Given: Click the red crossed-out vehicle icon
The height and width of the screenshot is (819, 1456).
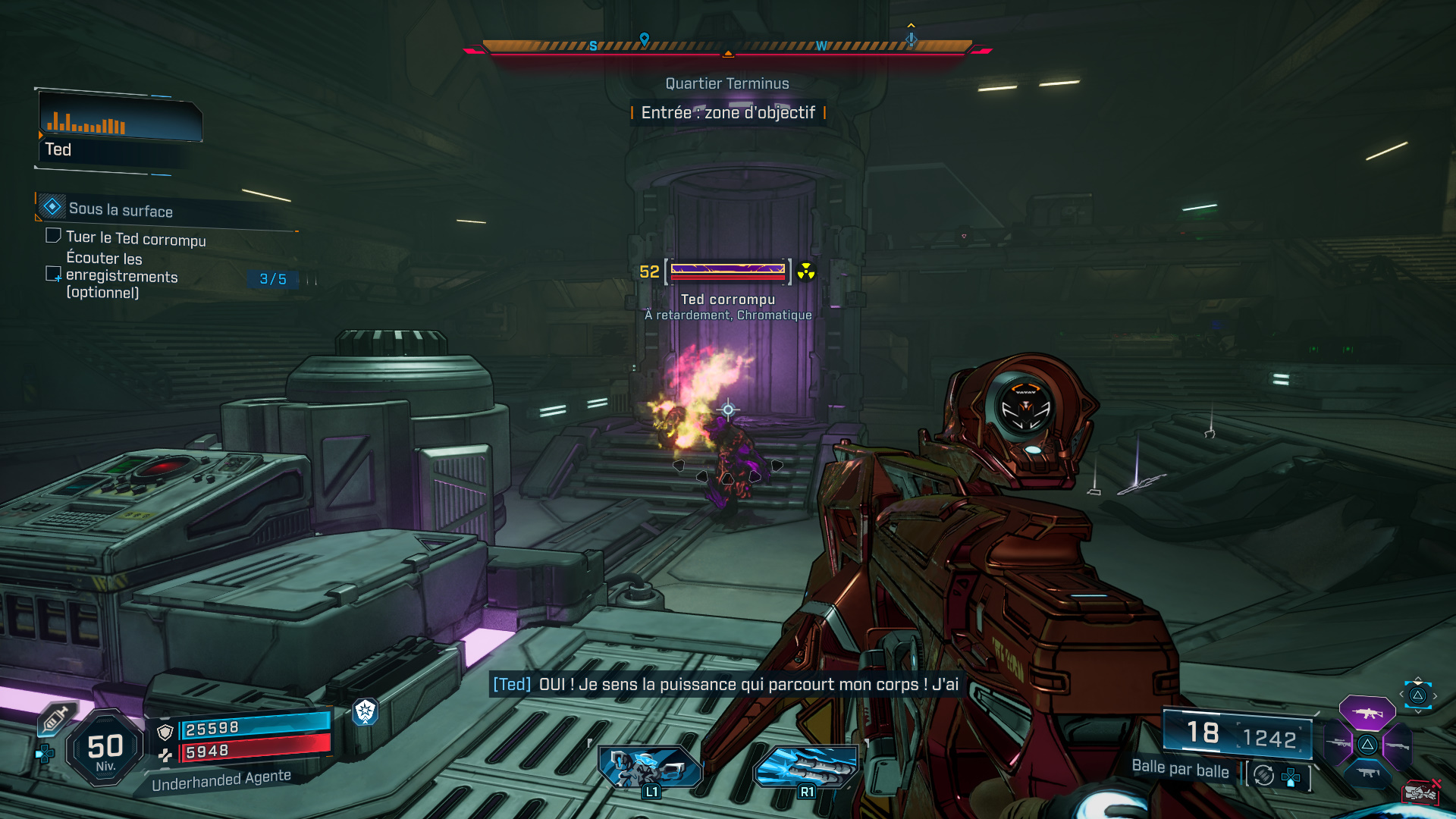Looking at the screenshot, I should tap(1421, 792).
